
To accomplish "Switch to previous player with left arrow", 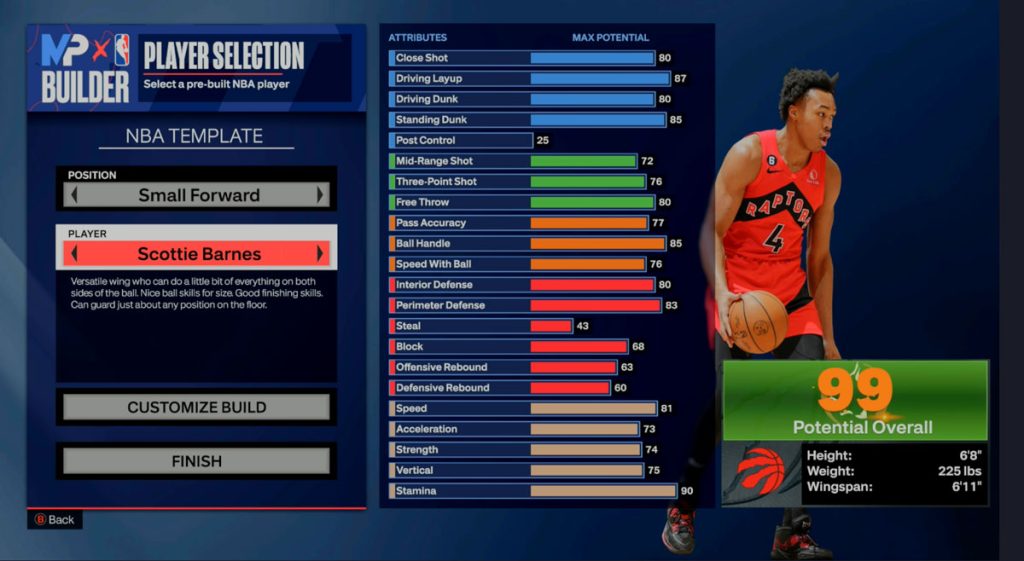I will [x=73, y=253].
